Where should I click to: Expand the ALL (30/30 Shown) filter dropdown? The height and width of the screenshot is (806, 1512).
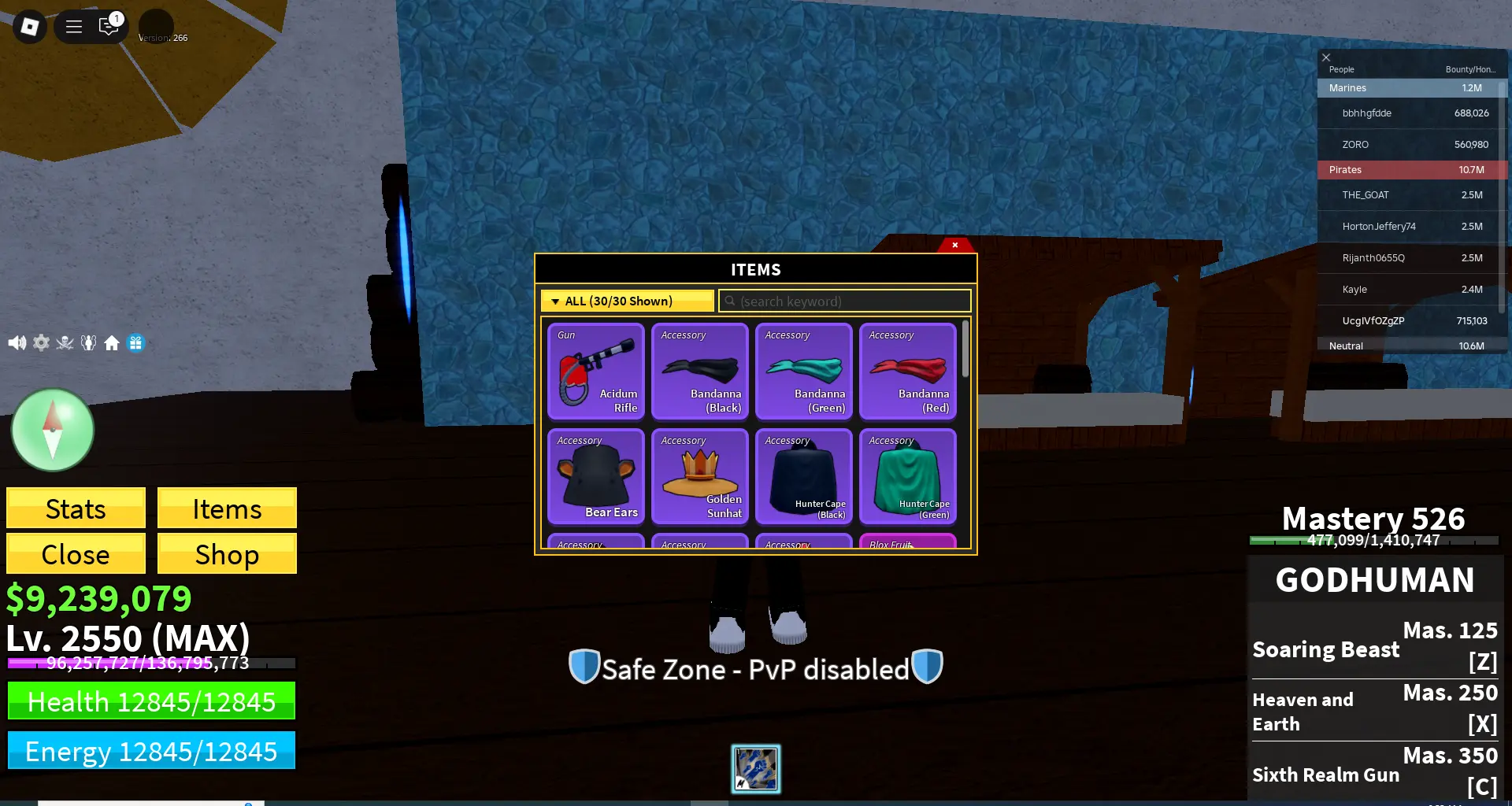(626, 301)
